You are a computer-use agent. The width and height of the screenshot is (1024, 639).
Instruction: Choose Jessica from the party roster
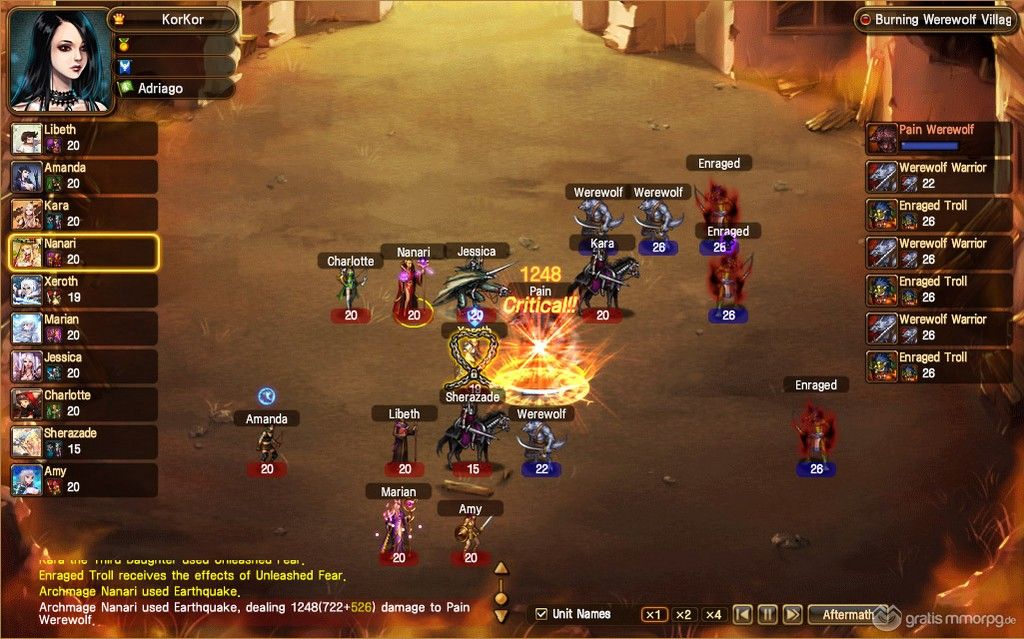(x=83, y=366)
